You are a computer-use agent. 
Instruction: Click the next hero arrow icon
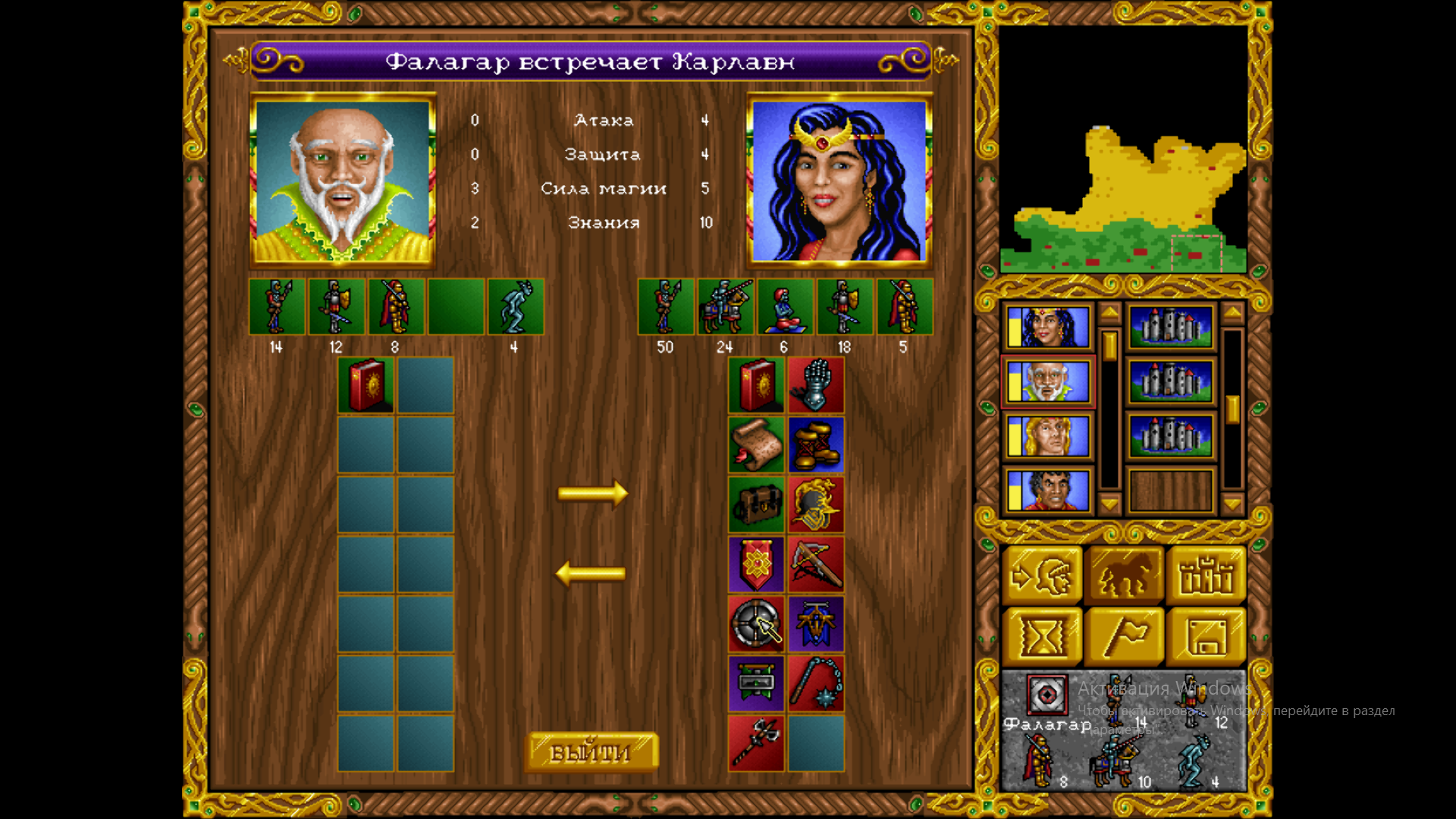tap(1042, 574)
